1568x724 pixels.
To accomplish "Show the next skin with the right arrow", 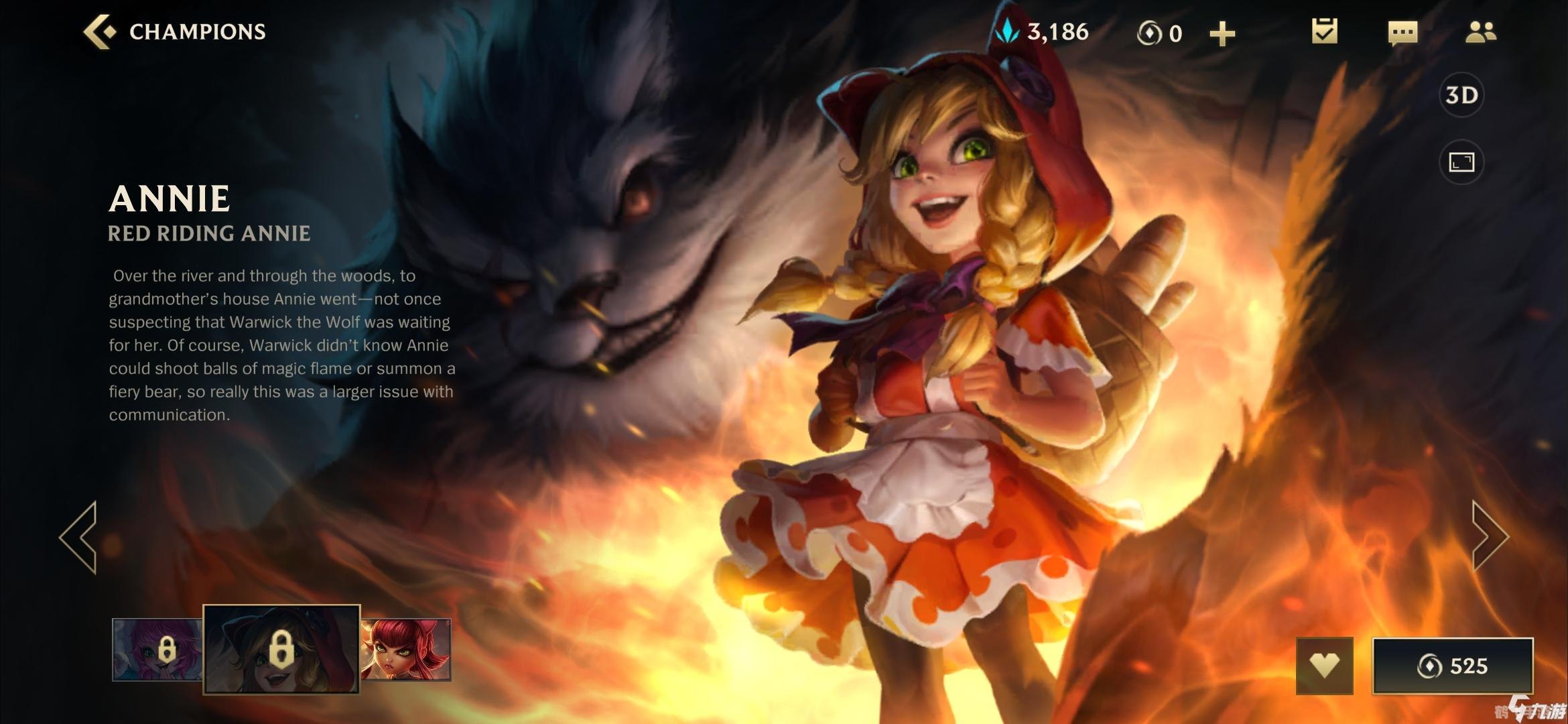I will (x=1489, y=536).
